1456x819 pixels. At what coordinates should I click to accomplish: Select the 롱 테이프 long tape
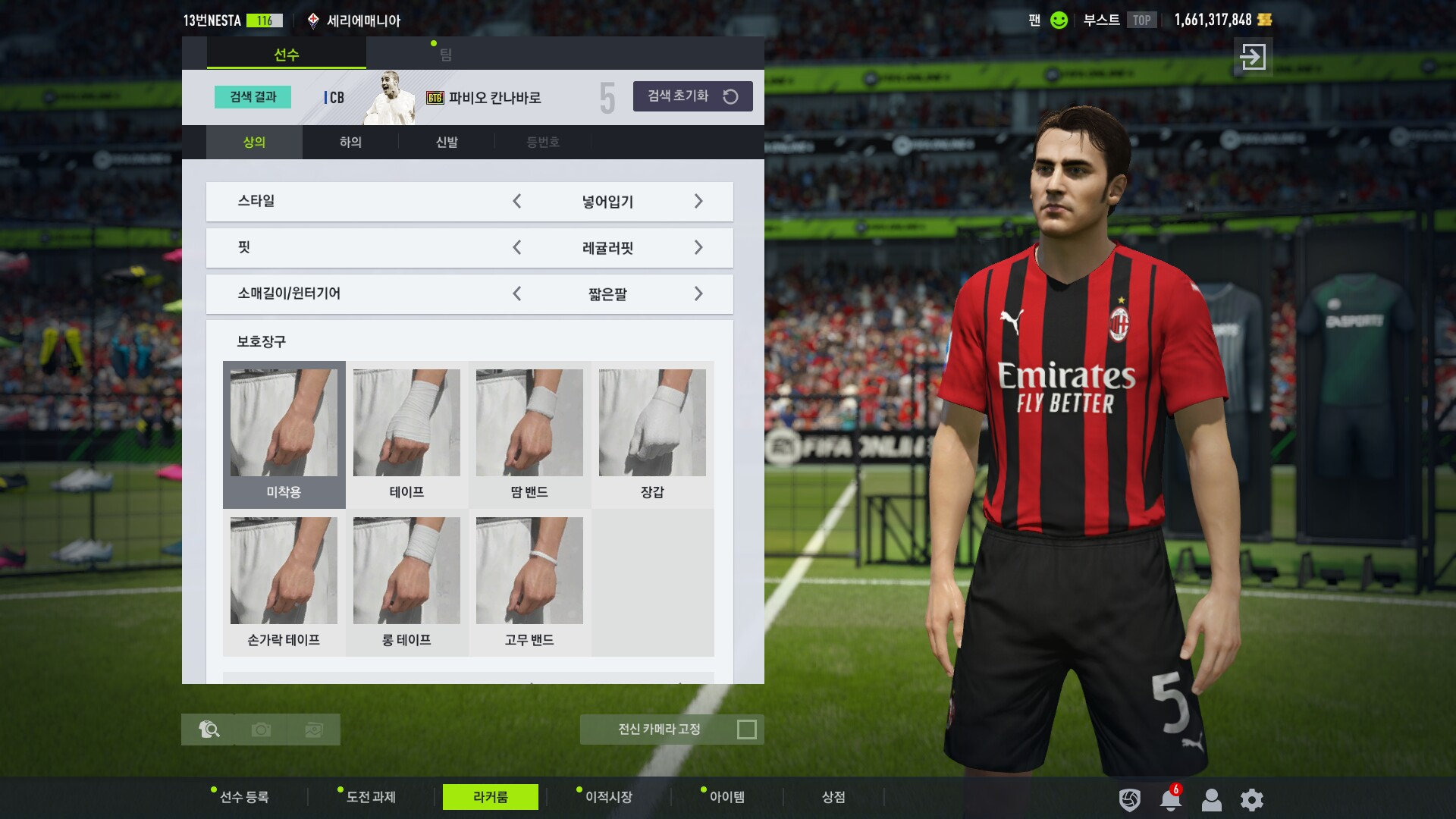click(x=406, y=582)
